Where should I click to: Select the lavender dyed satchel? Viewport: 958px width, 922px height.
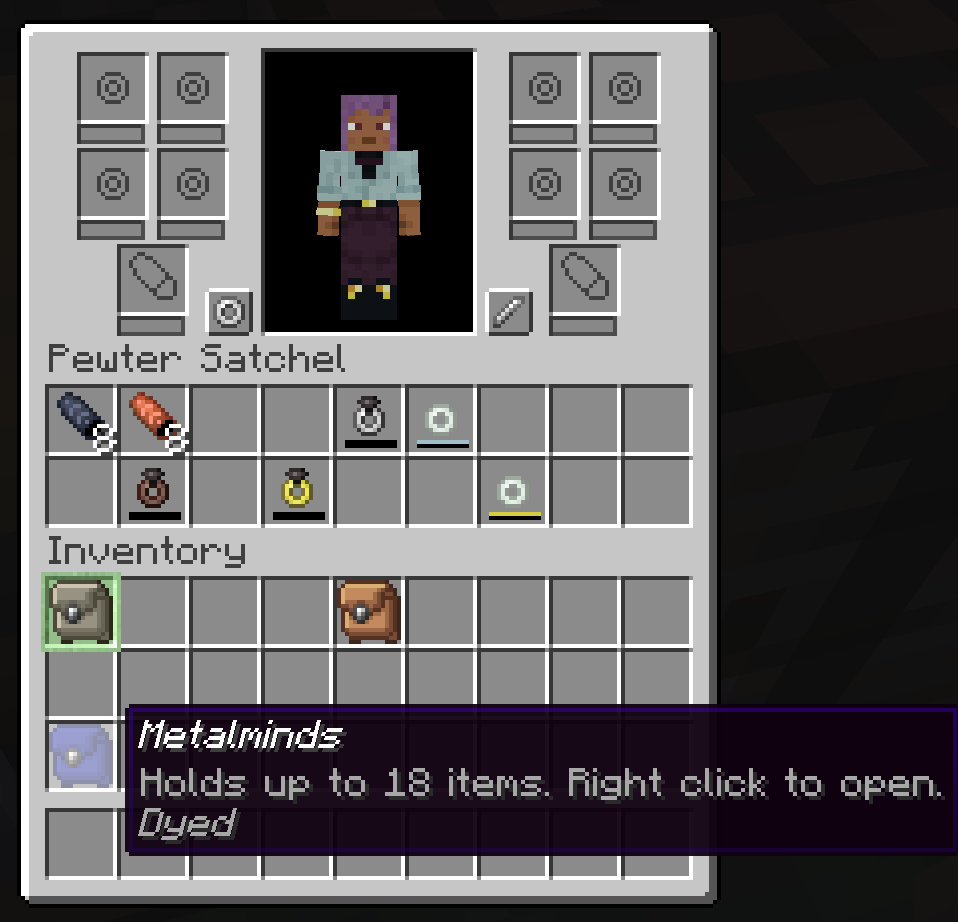point(81,755)
